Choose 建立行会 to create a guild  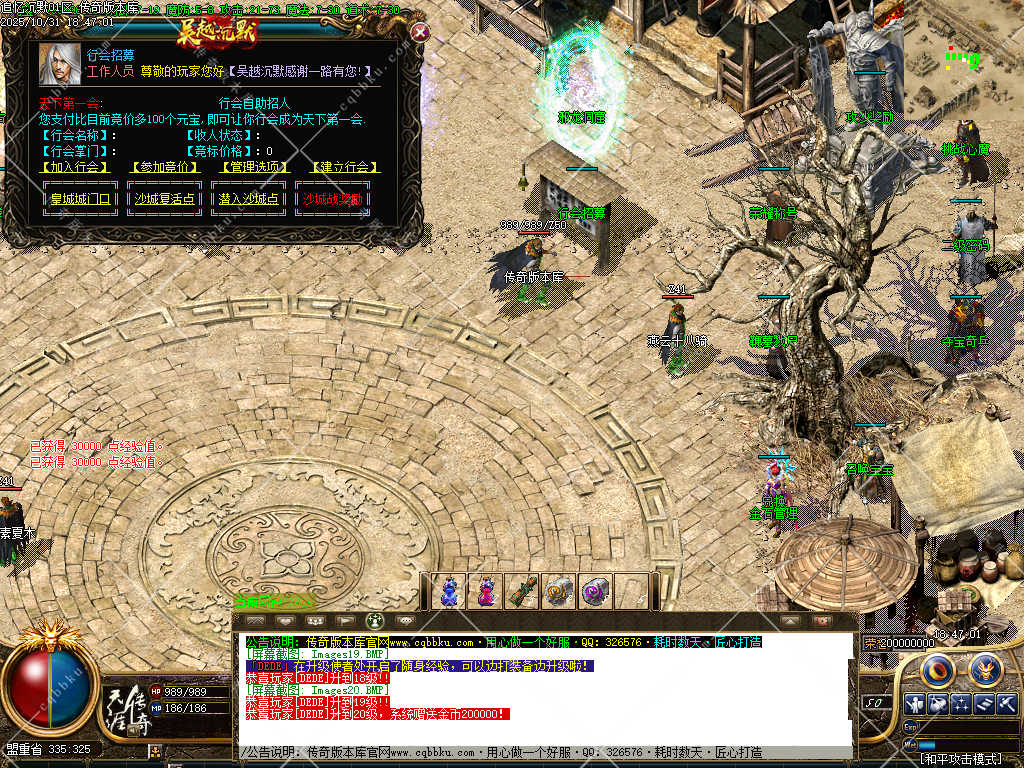(345, 167)
